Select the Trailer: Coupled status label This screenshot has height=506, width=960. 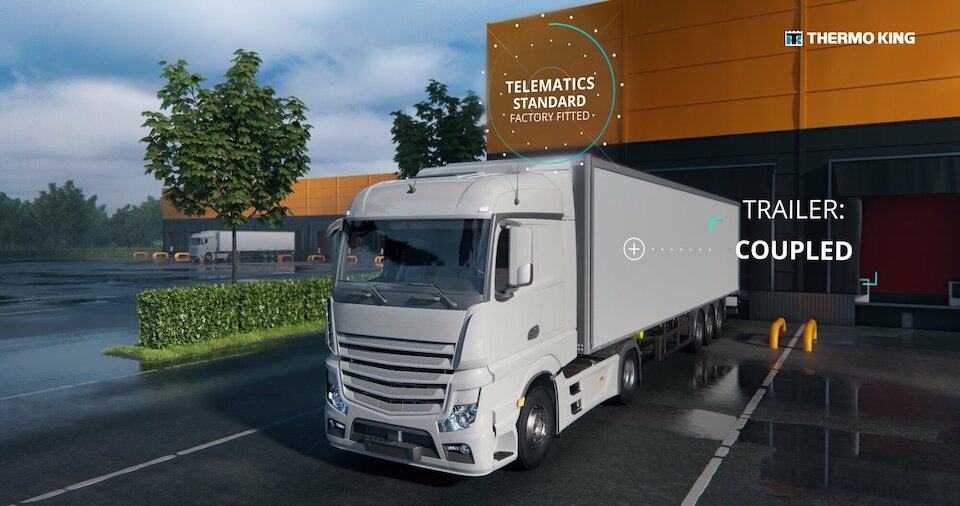point(794,231)
